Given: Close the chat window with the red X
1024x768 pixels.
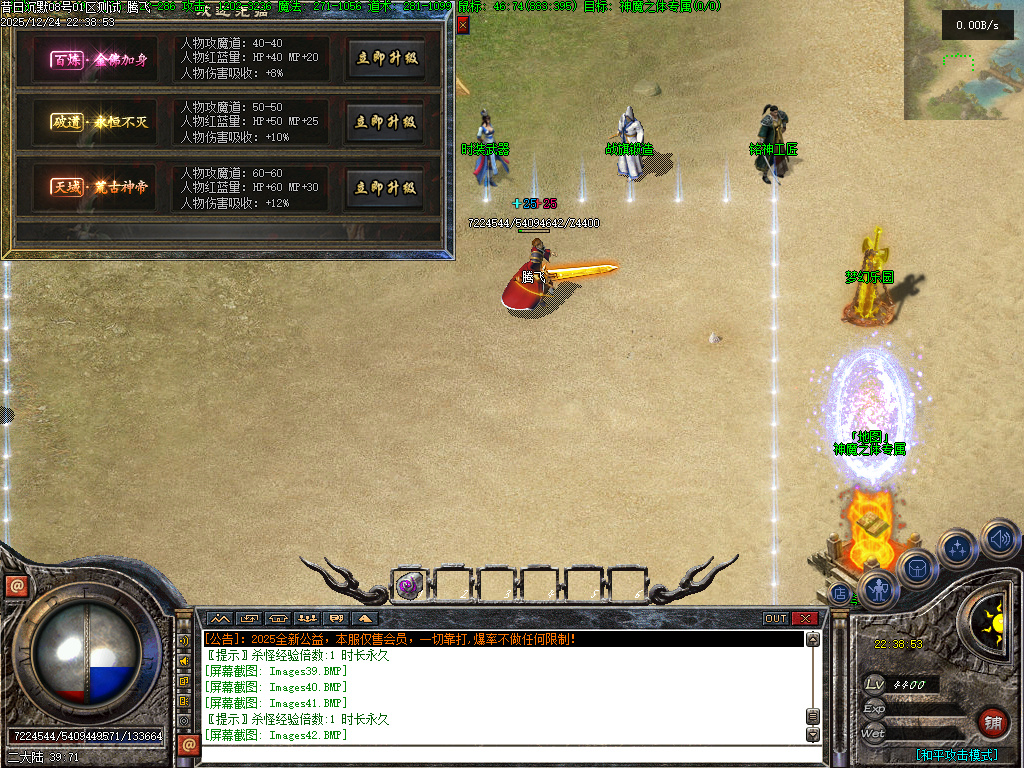Looking at the screenshot, I should 805,619.
